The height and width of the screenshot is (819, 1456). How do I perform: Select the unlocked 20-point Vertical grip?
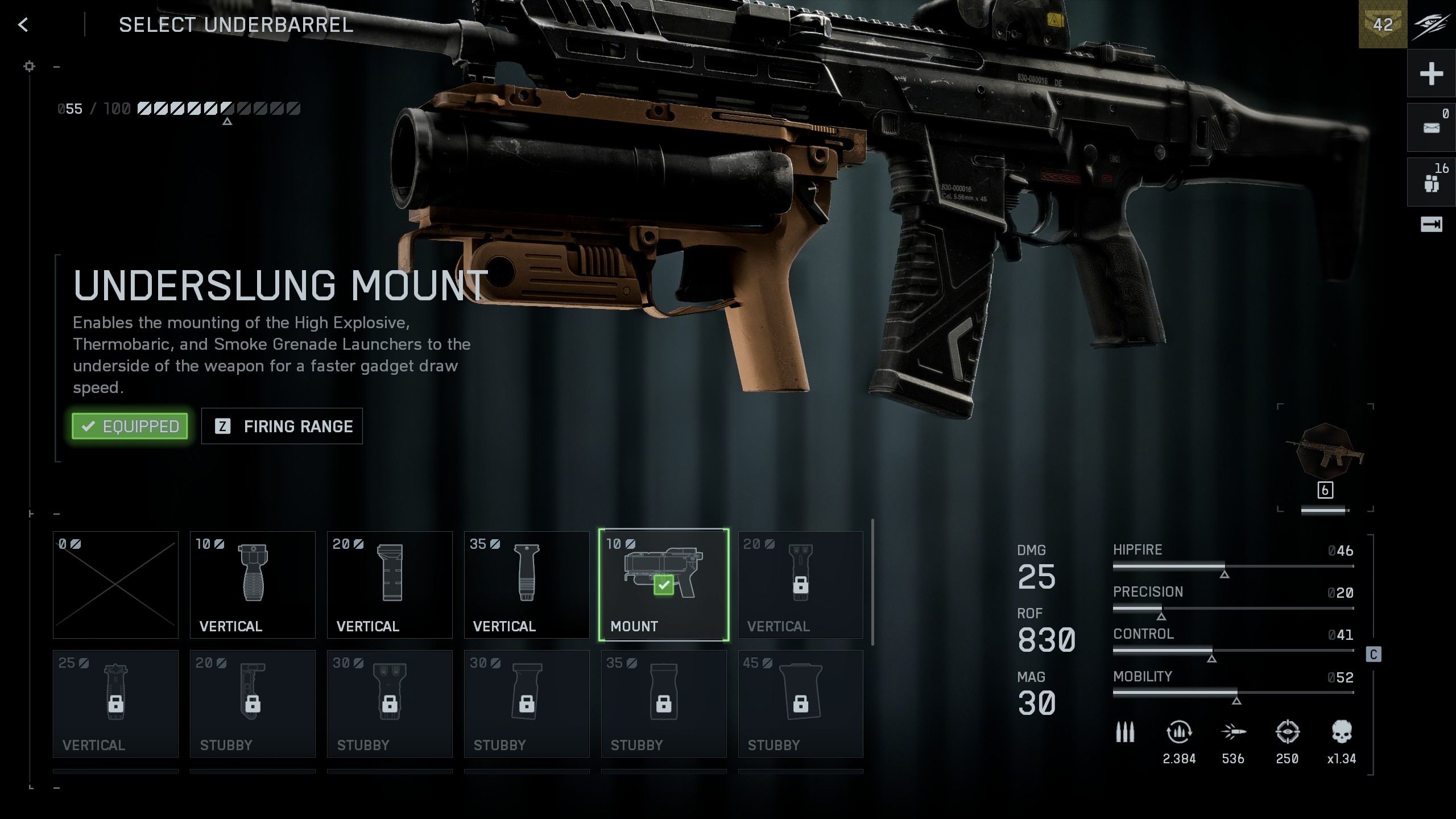click(x=390, y=585)
